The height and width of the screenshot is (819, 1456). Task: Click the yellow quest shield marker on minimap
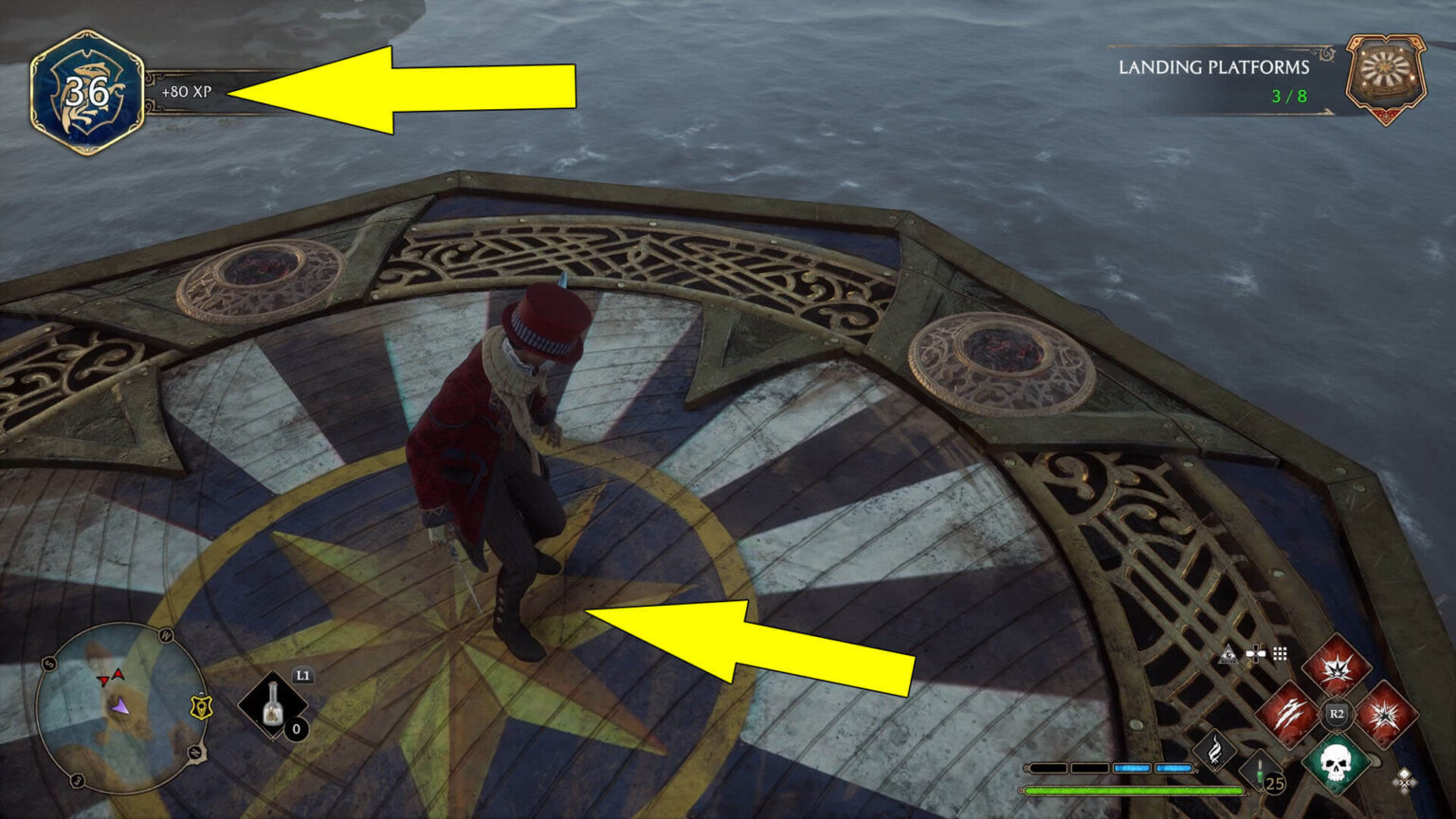202,707
